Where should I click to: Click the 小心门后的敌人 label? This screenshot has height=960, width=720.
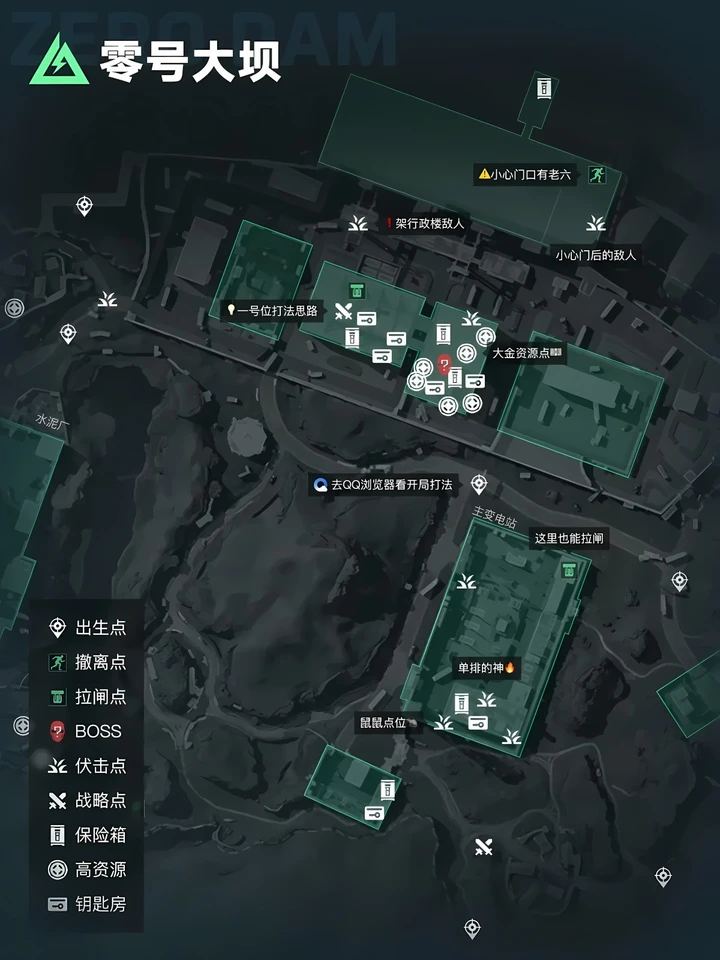click(x=596, y=255)
